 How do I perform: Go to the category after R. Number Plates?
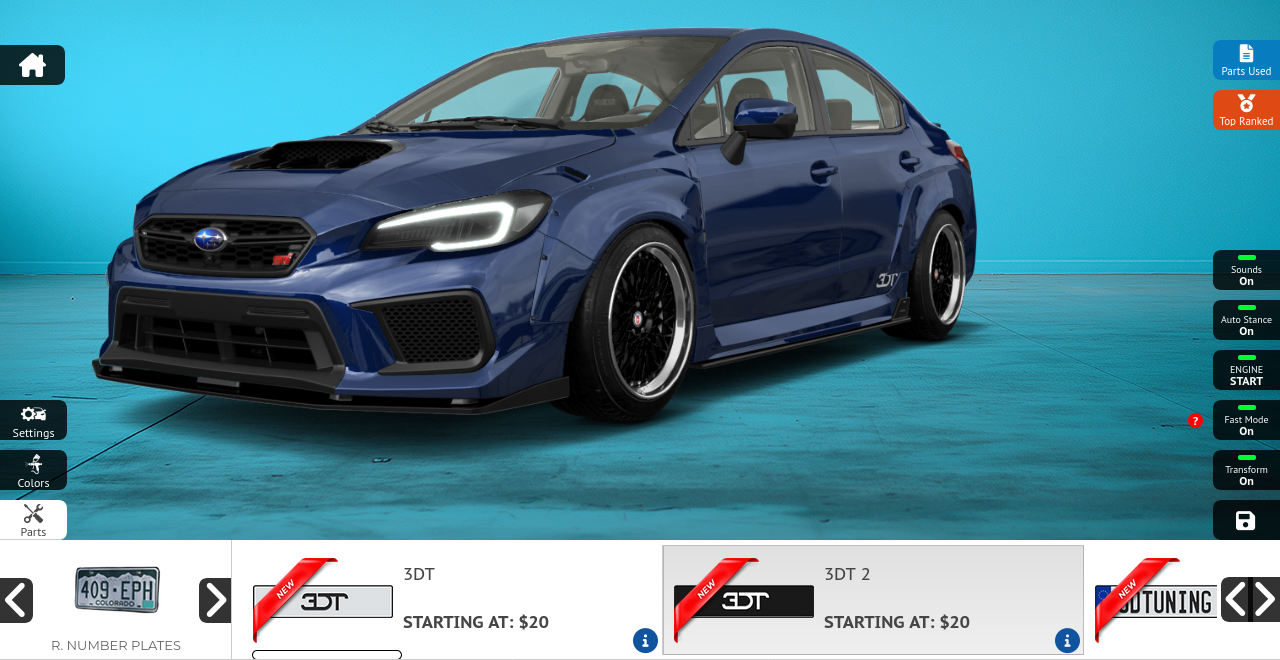pyautogui.click(x=215, y=600)
